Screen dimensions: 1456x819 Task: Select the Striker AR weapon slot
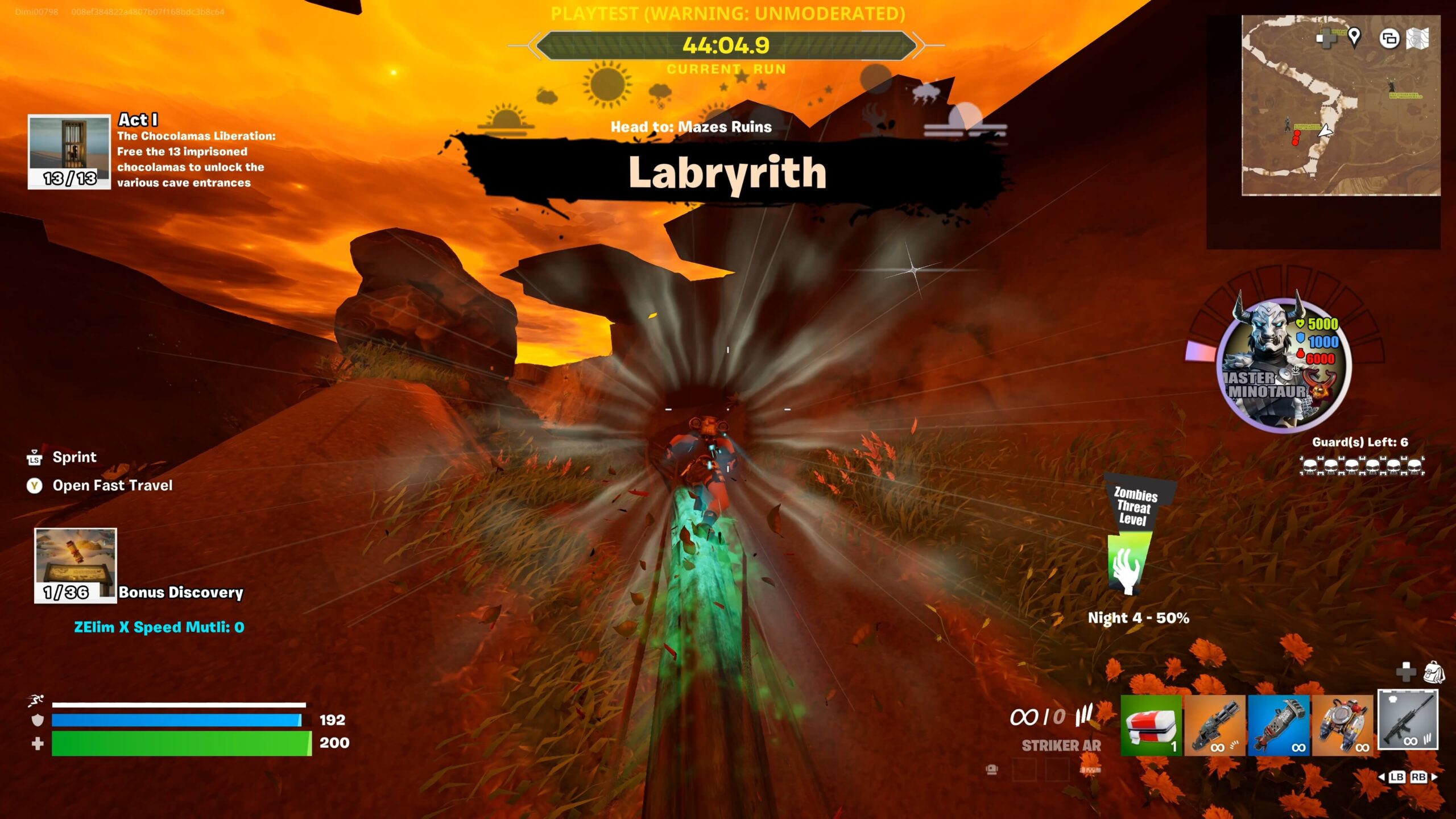(x=1408, y=721)
